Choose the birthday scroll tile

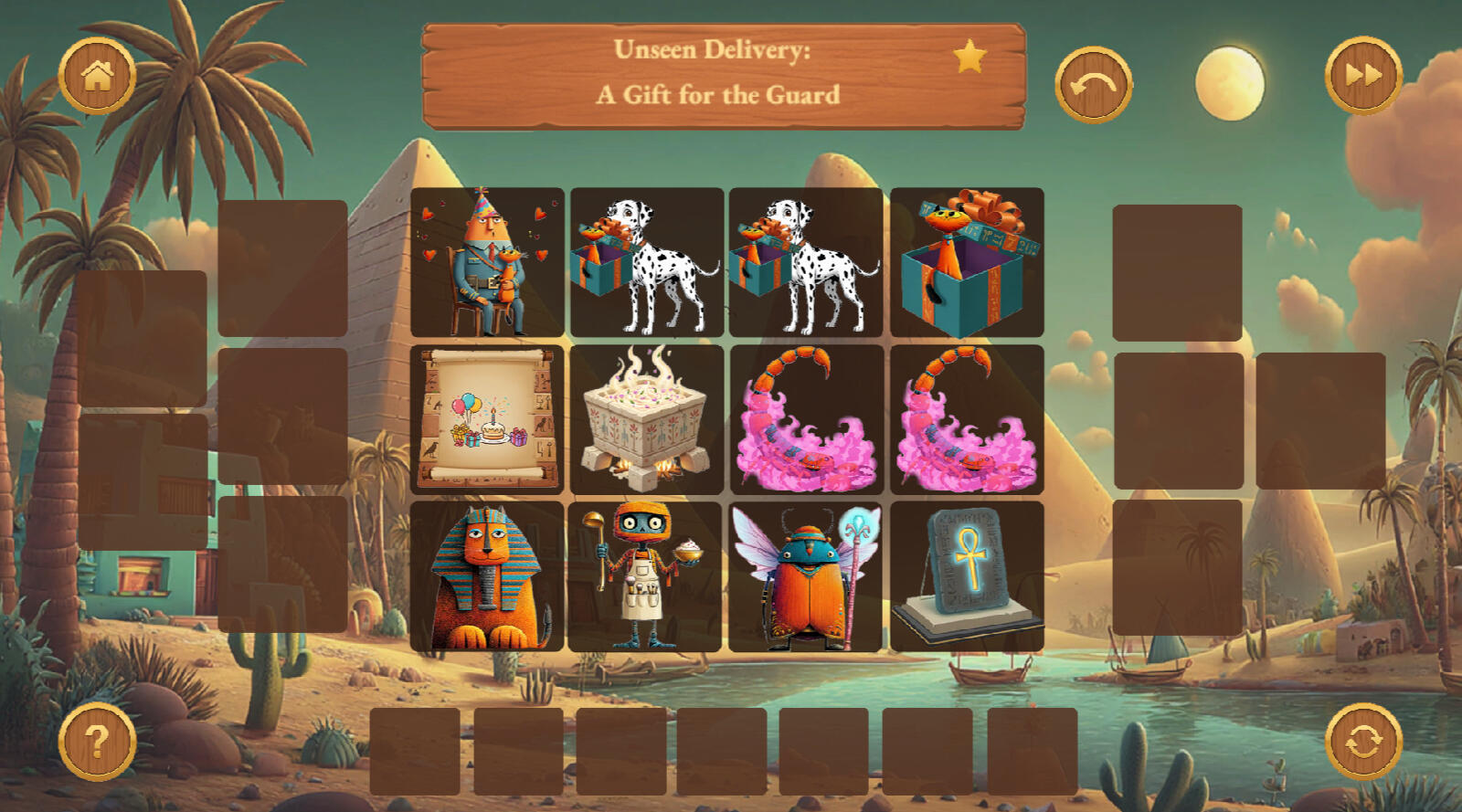(487, 419)
